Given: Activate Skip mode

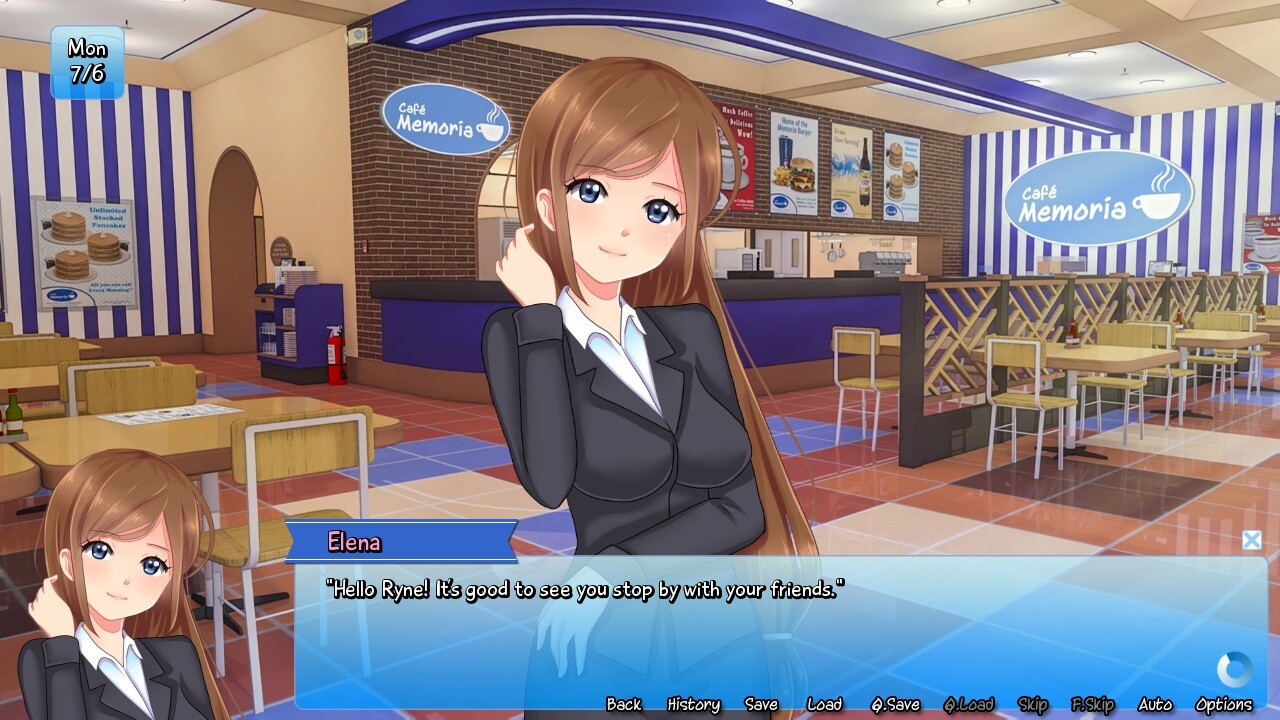Looking at the screenshot, I should pos(1033,704).
